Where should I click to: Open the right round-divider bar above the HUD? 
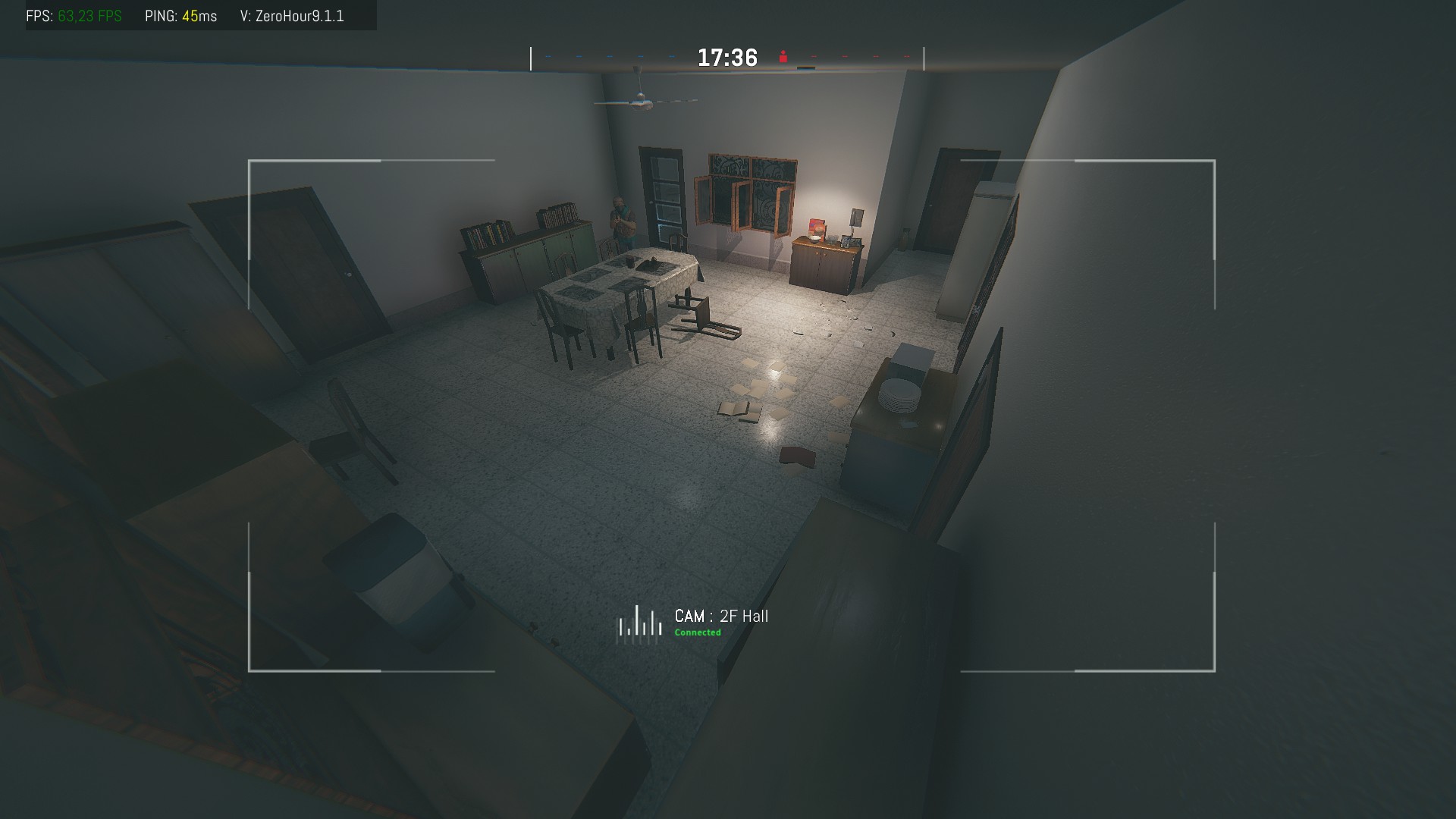pyautogui.click(x=923, y=58)
